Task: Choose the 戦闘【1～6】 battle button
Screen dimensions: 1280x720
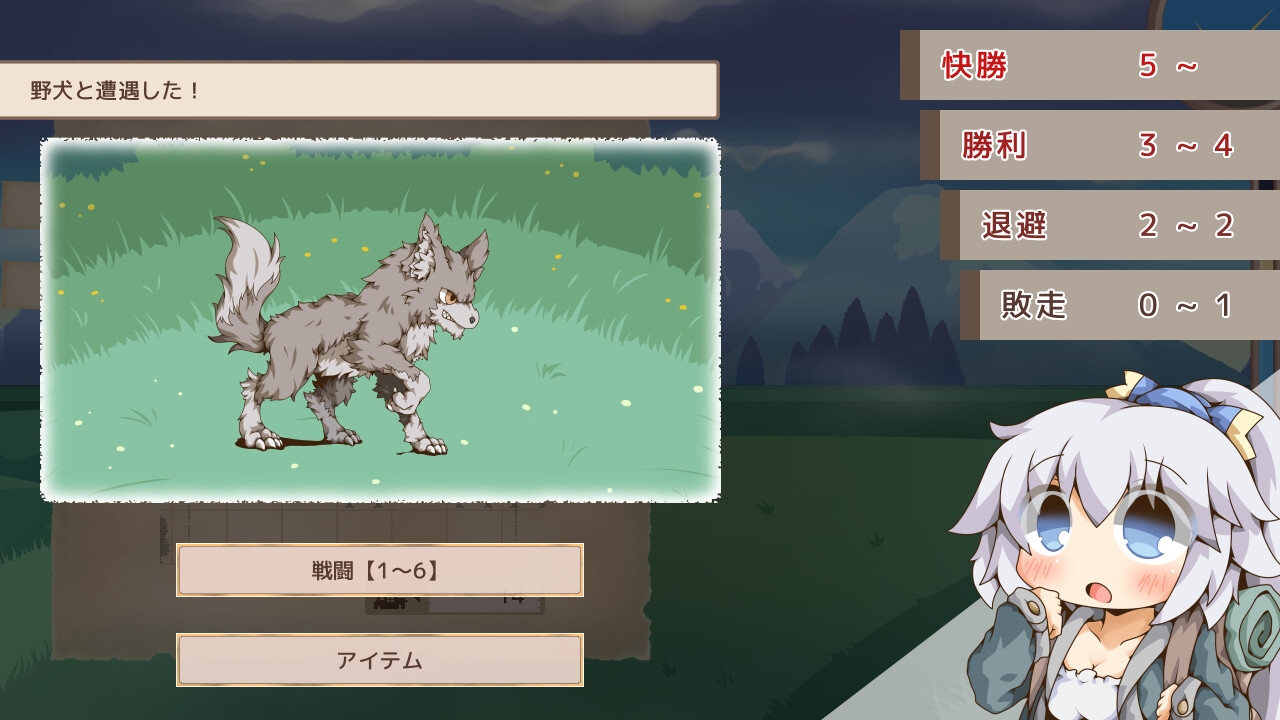Action: [x=379, y=570]
